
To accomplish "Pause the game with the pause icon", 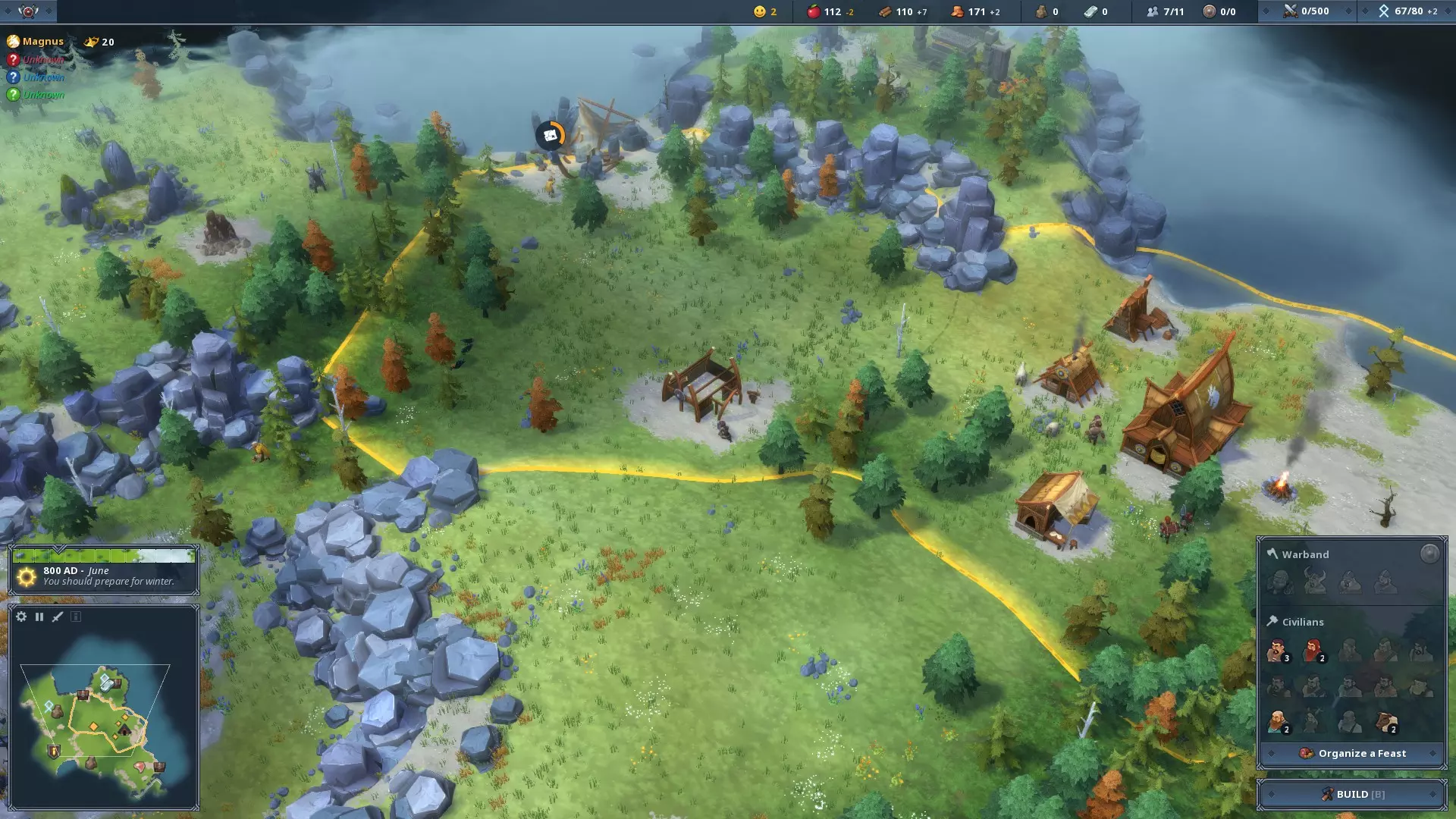I will (x=39, y=617).
